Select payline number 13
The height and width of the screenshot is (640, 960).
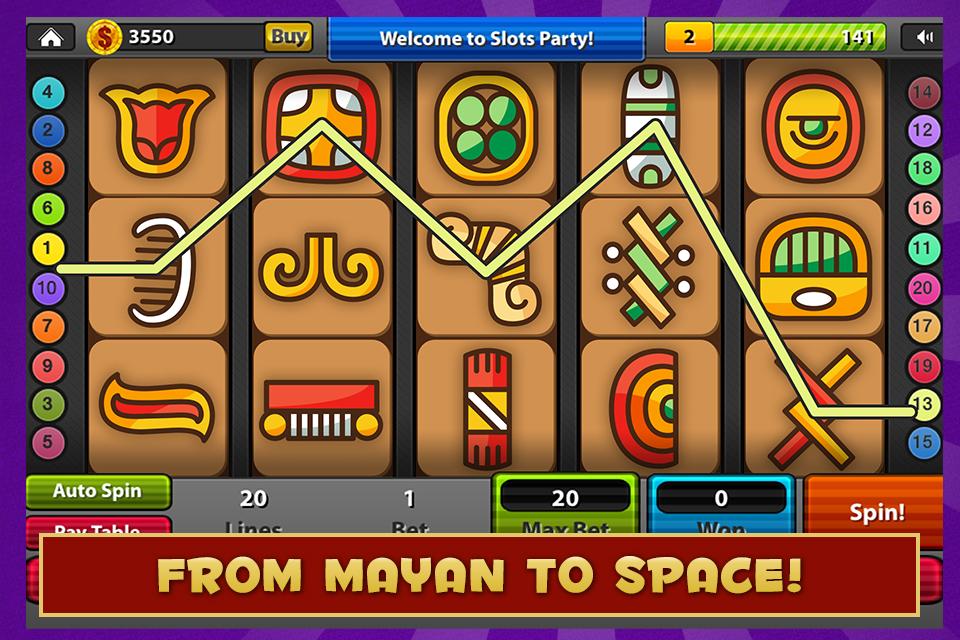pos(924,404)
